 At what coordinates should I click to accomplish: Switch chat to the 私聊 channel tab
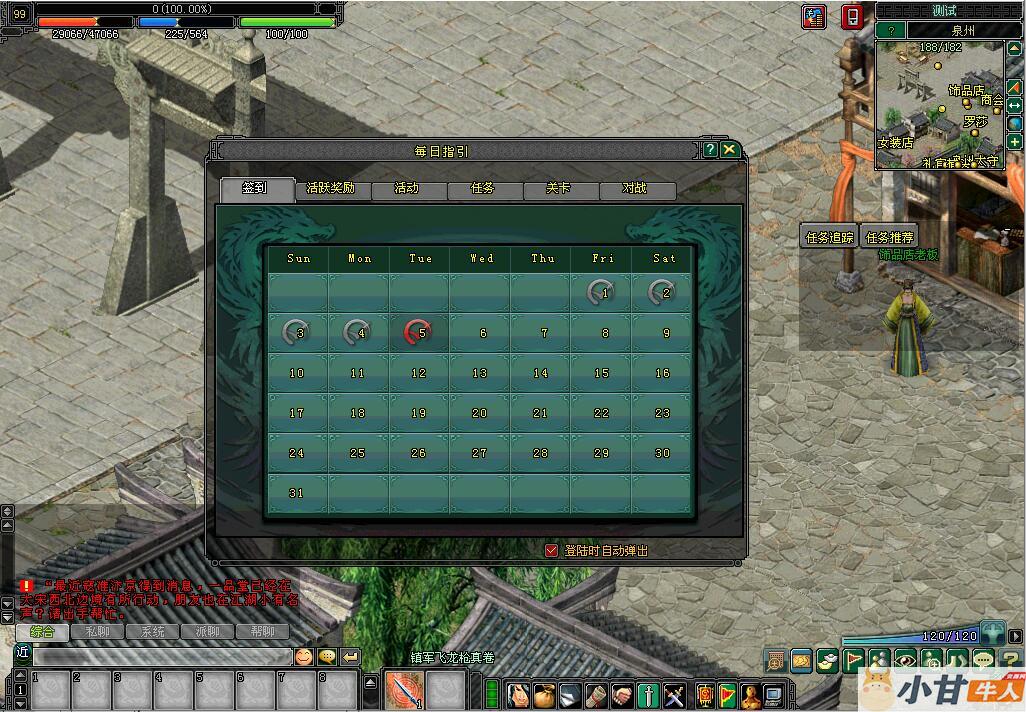click(97, 632)
